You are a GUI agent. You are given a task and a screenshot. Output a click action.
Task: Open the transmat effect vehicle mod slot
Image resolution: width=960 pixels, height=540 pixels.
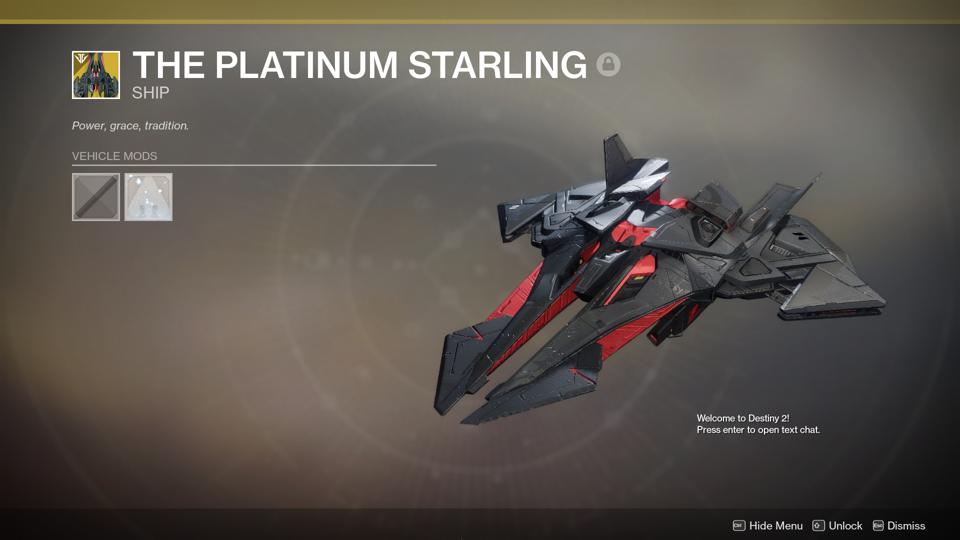(148, 197)
